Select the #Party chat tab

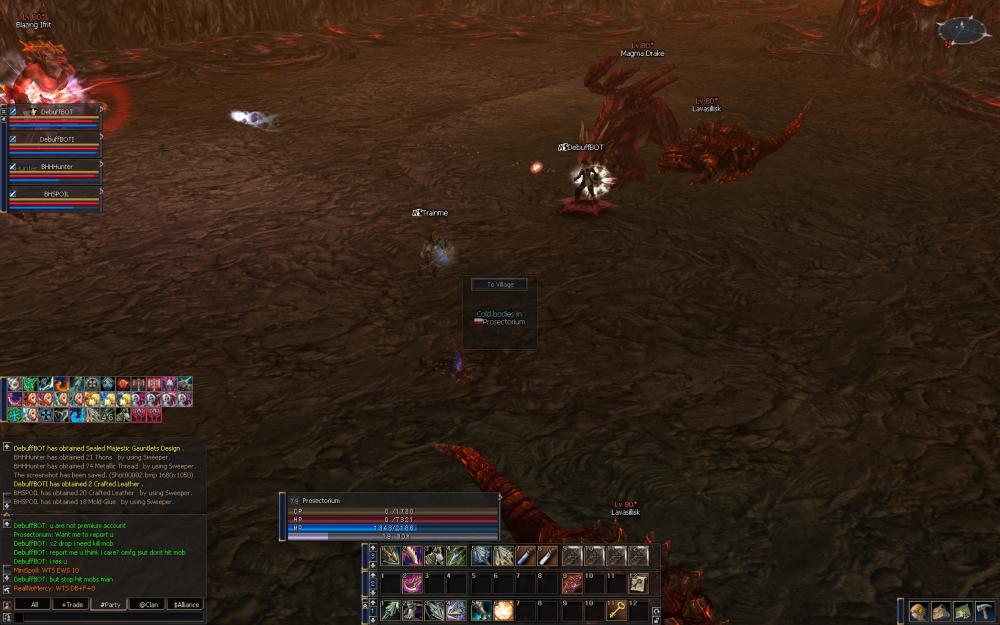click(108, 604)
